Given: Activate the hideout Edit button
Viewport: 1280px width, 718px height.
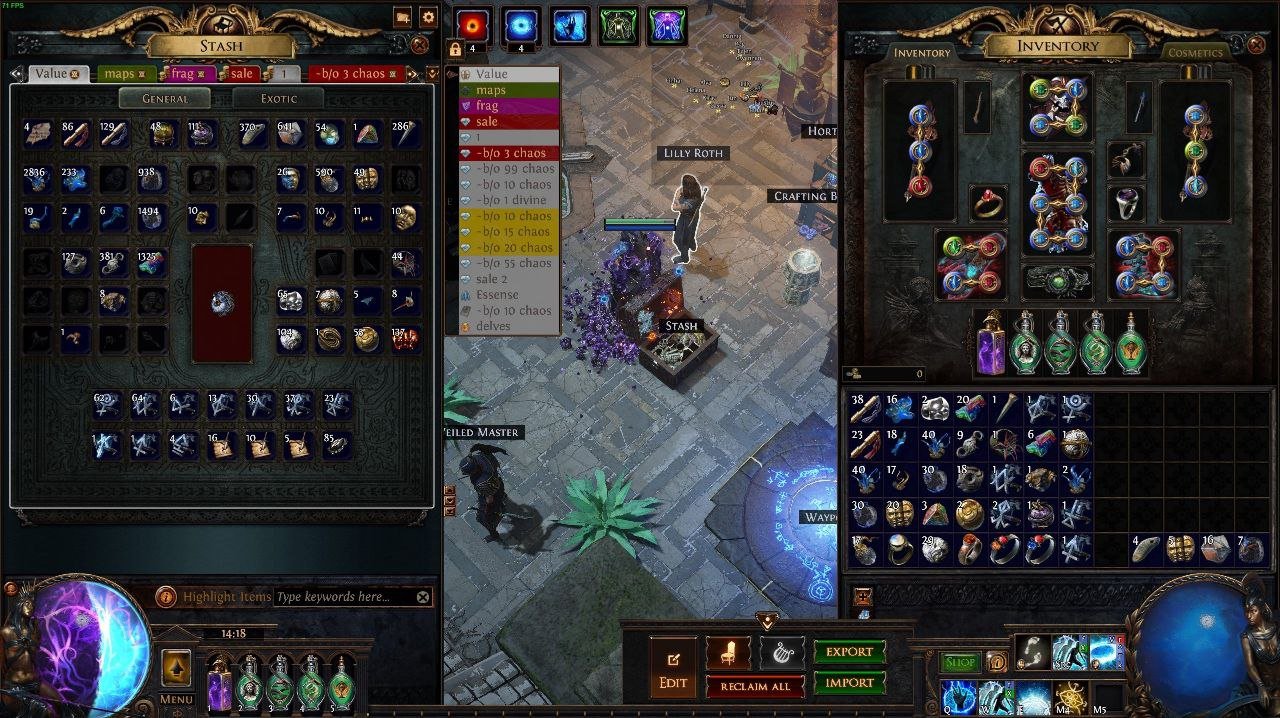Looking at the screenshot, I should coord(673,669).
